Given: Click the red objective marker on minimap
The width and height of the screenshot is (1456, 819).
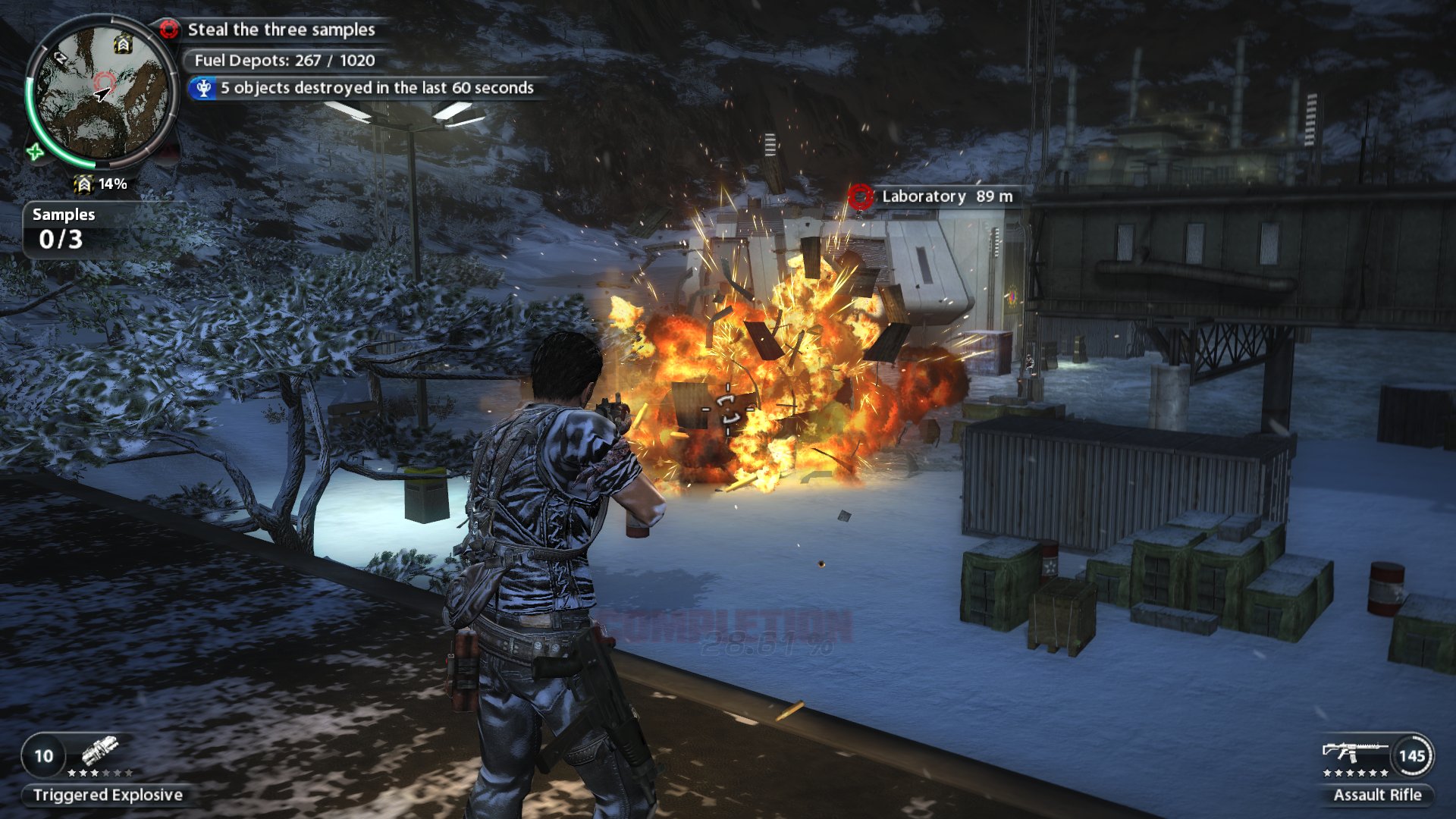Looking at the screenshot, I should pos(104,81).
